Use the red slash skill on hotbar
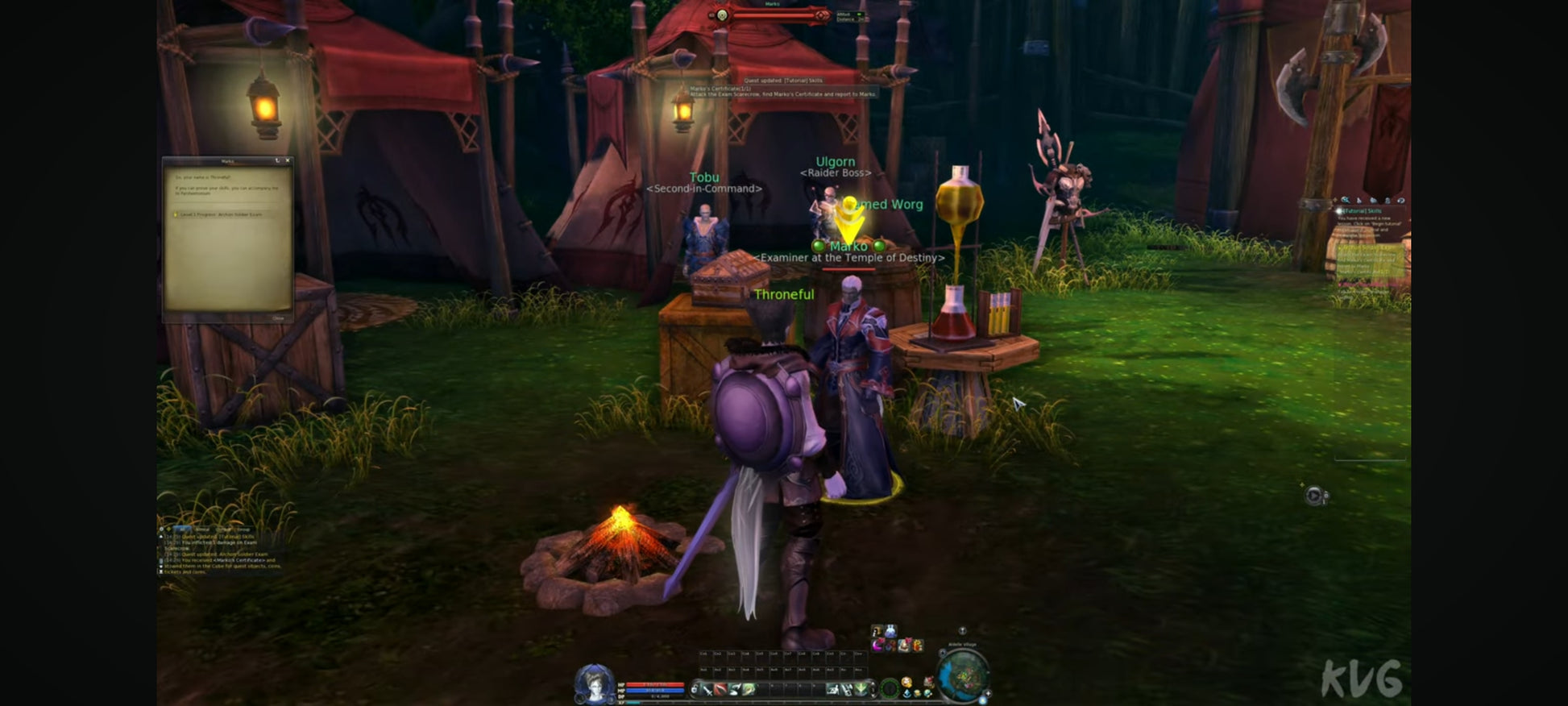This screenshot has width=1568, height=706. tap(720, 689)
